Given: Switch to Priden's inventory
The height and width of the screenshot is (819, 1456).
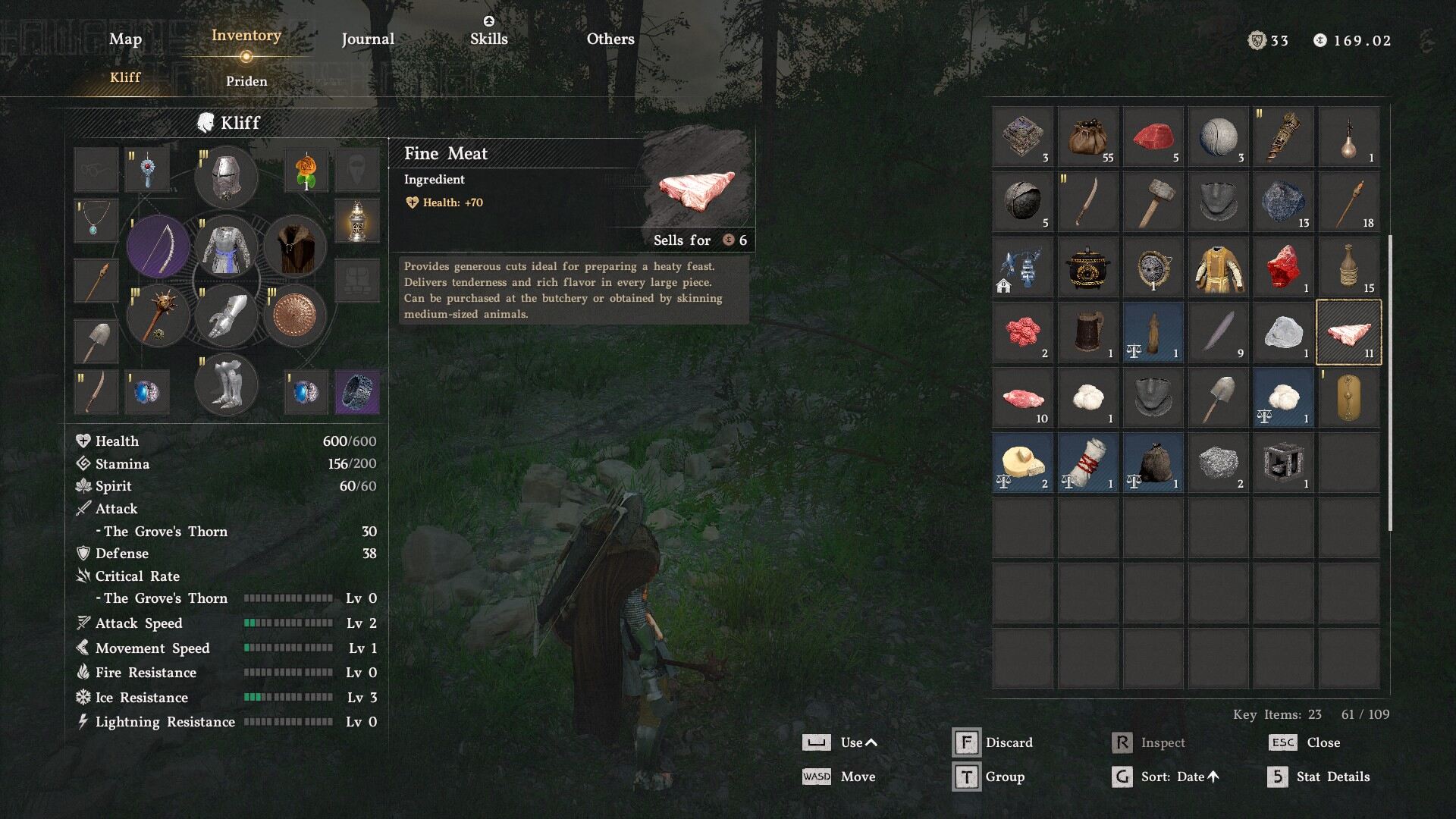Looking at the screenshot, I should 246,81.
